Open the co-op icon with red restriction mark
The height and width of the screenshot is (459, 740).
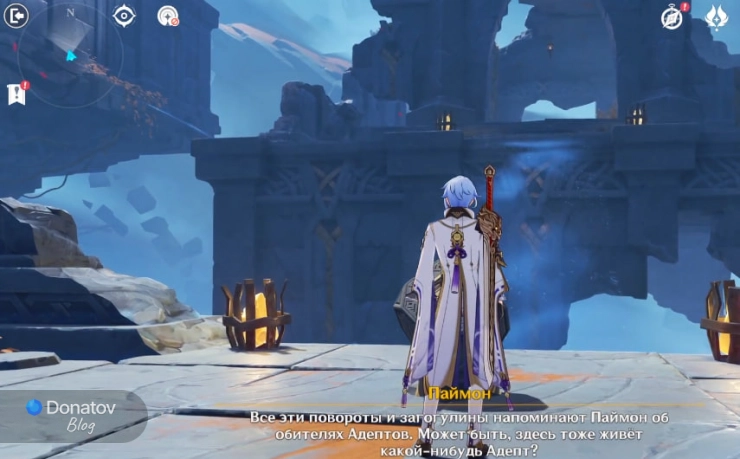click(x=168, y=15)
